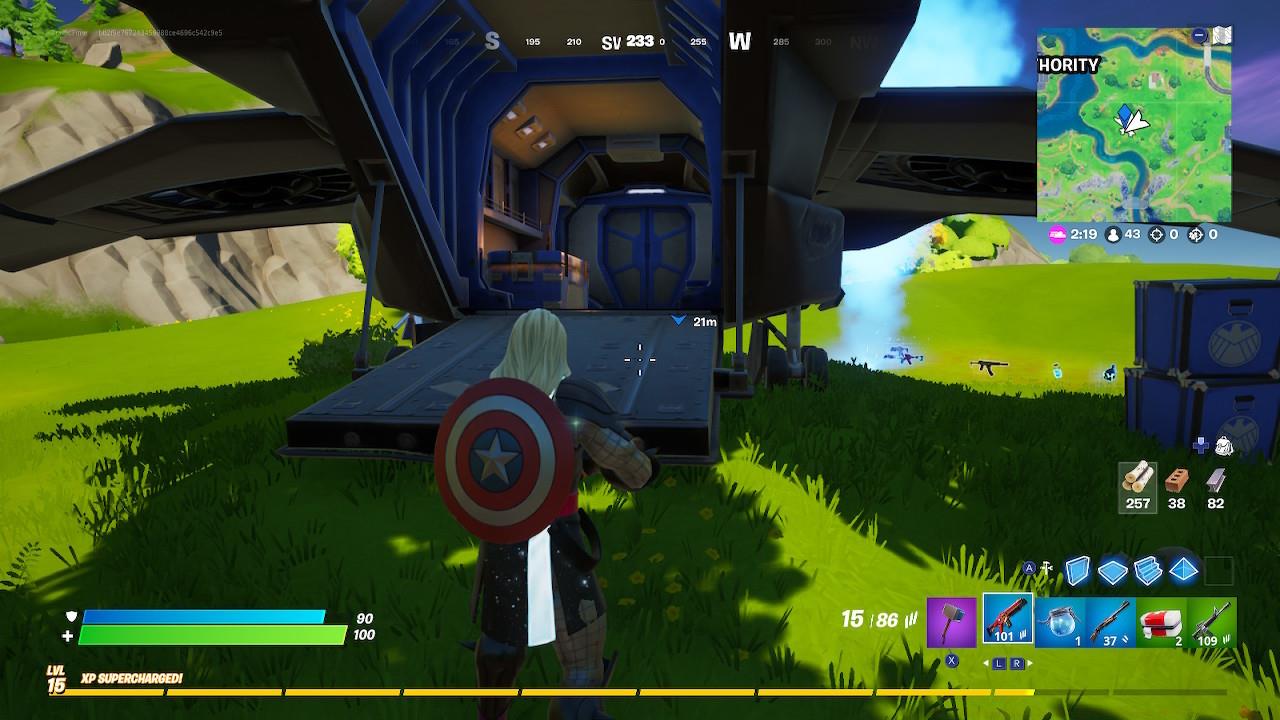This screenshot has width=1280, height=720.
Task: Switch to metal building material
Action: 1215,480
